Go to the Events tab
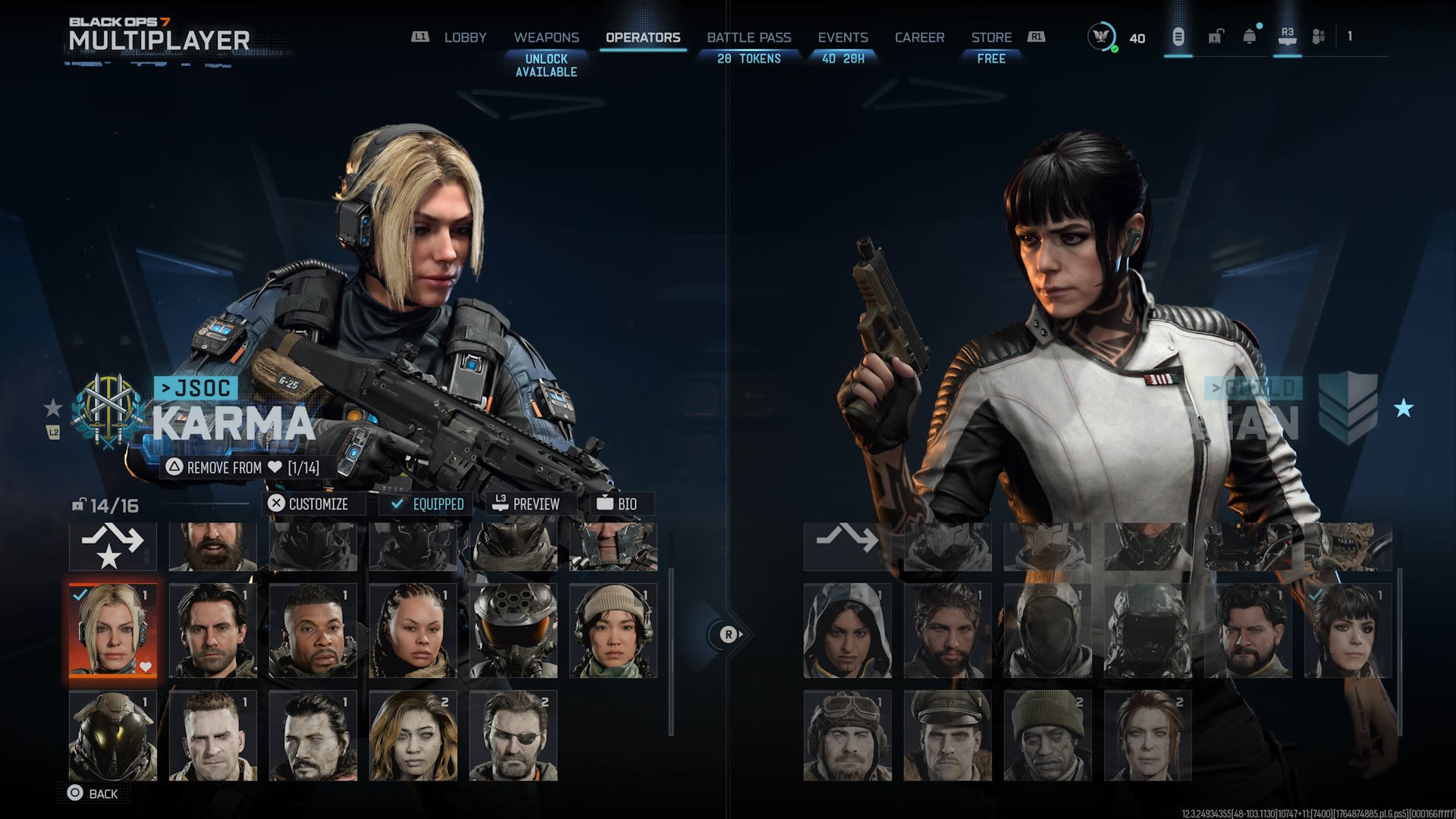Image resolution: width=1456 pixels, height=819 pixels. click(843, 37)
